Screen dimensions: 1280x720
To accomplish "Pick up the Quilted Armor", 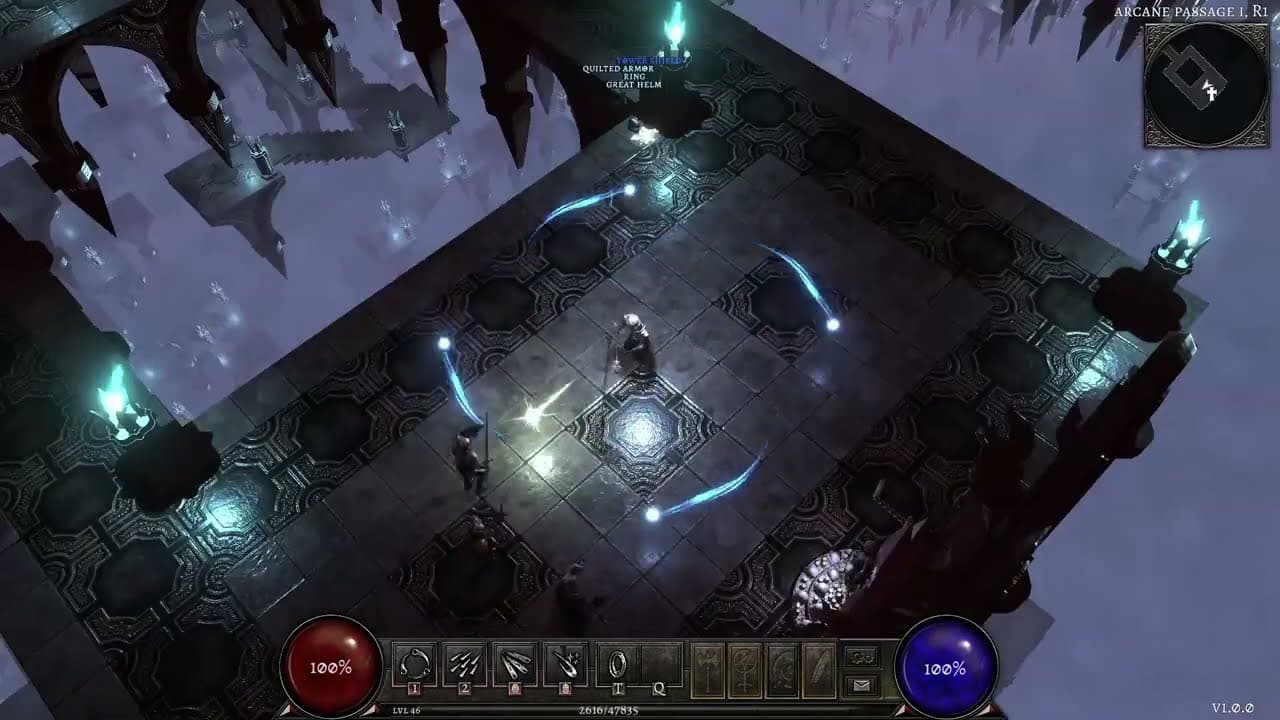I will 618,69.
